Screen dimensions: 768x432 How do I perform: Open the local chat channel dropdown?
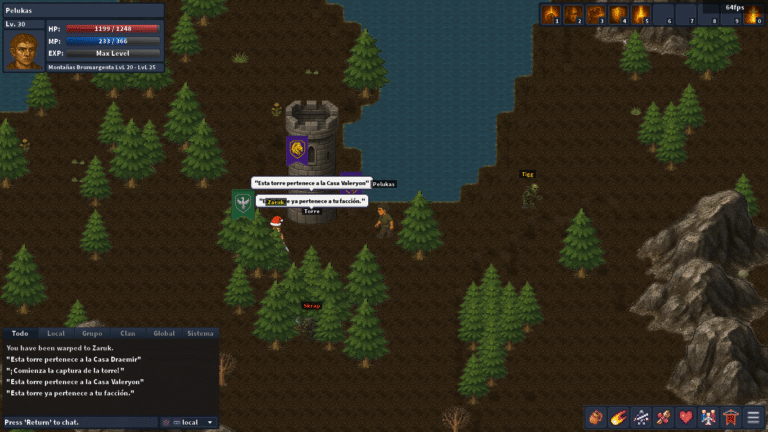pos(191,422)
